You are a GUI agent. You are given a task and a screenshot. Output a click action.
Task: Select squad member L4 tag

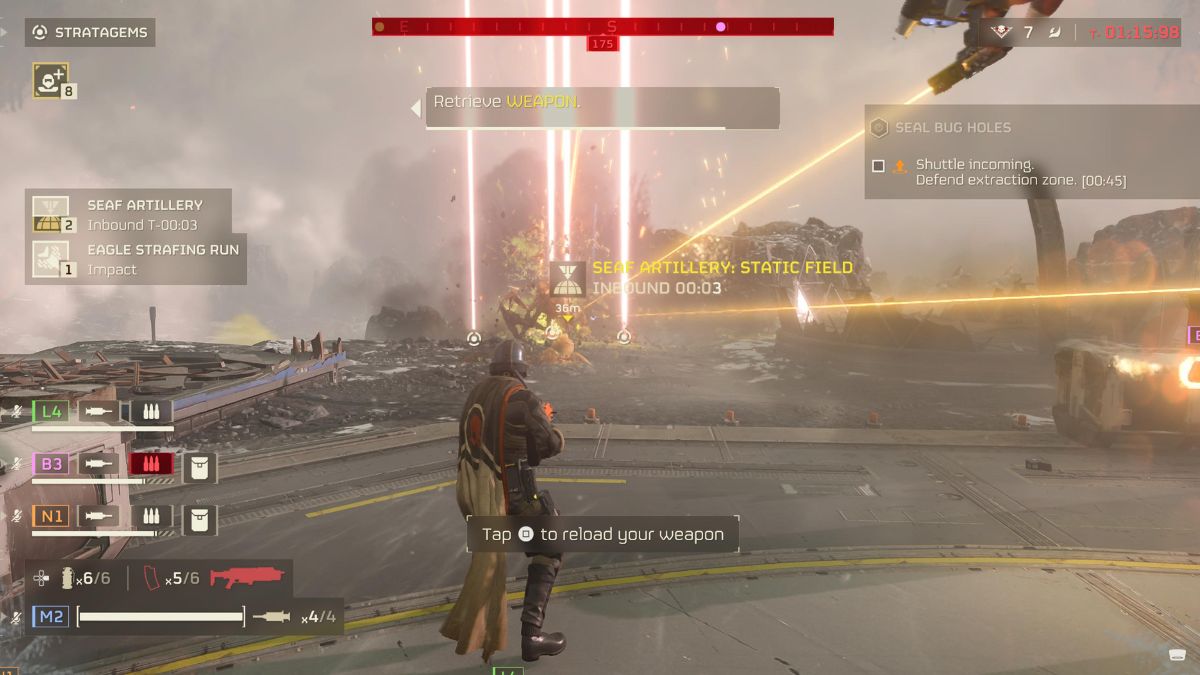pos(52,411)
